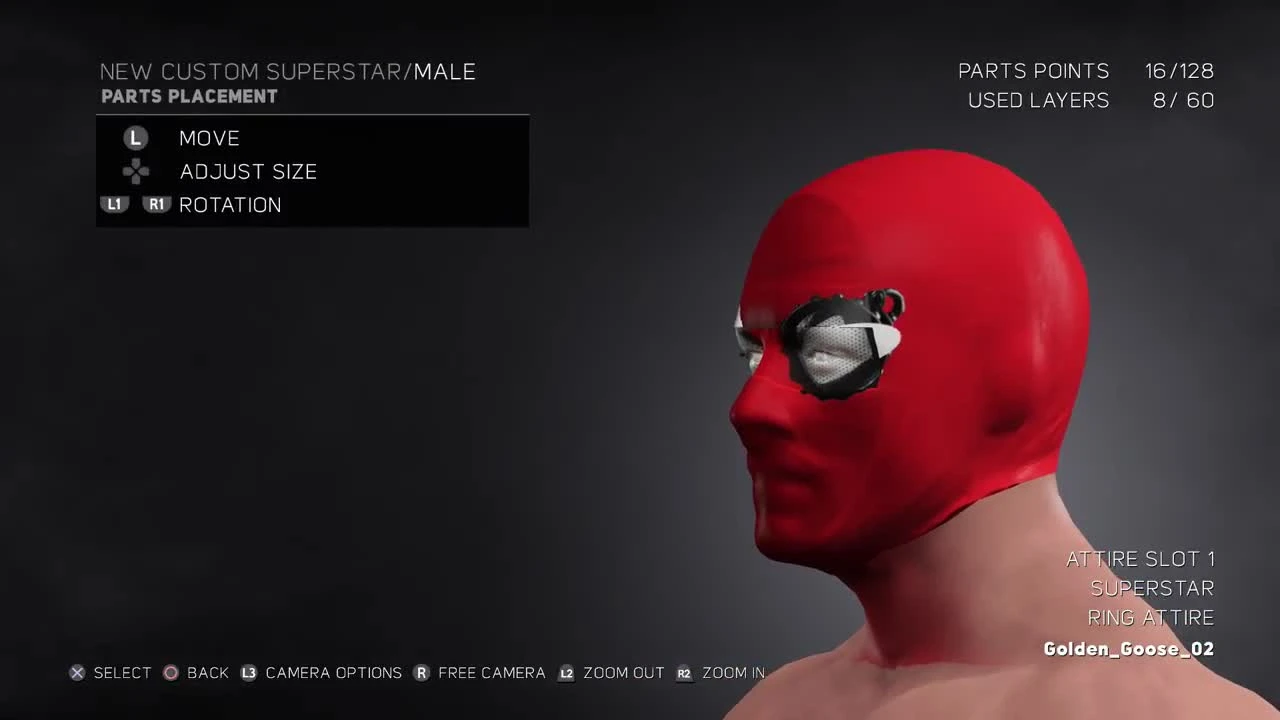1280x720 pixels.
Task: Click the circle Back prompt icon
Action: [170, 673]
